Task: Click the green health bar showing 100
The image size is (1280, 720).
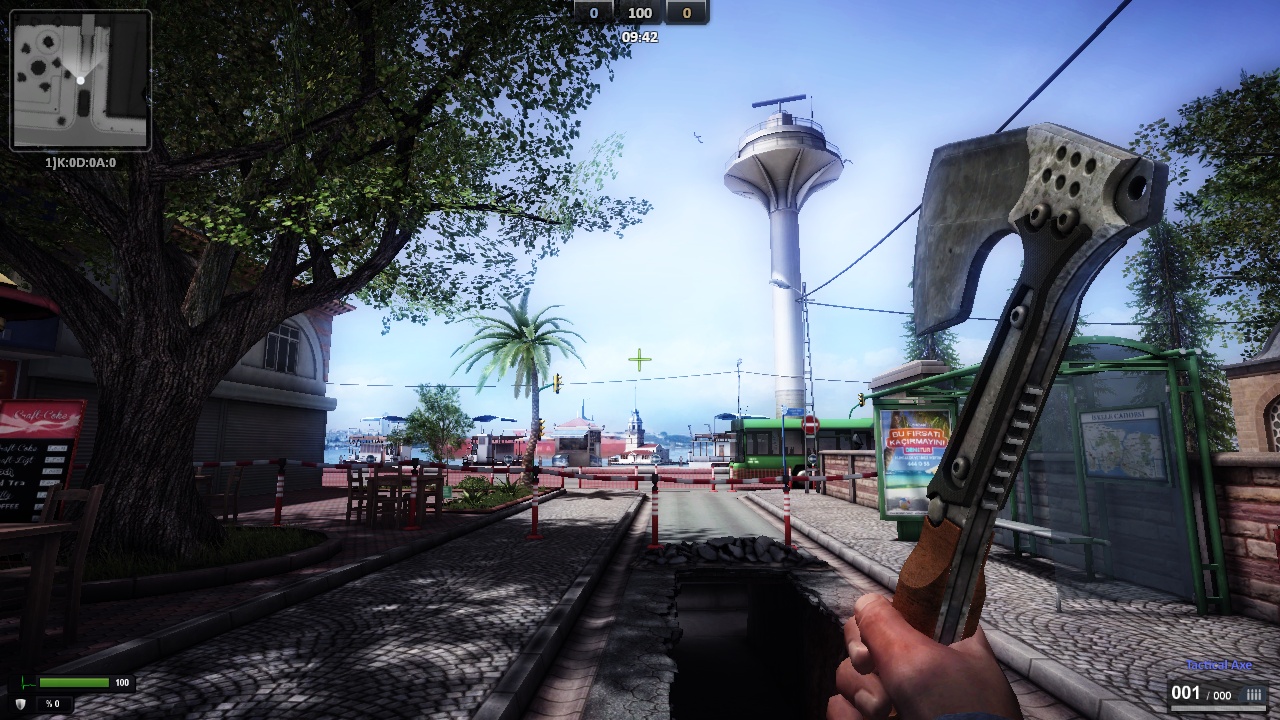Action: [x=72, y=683]
